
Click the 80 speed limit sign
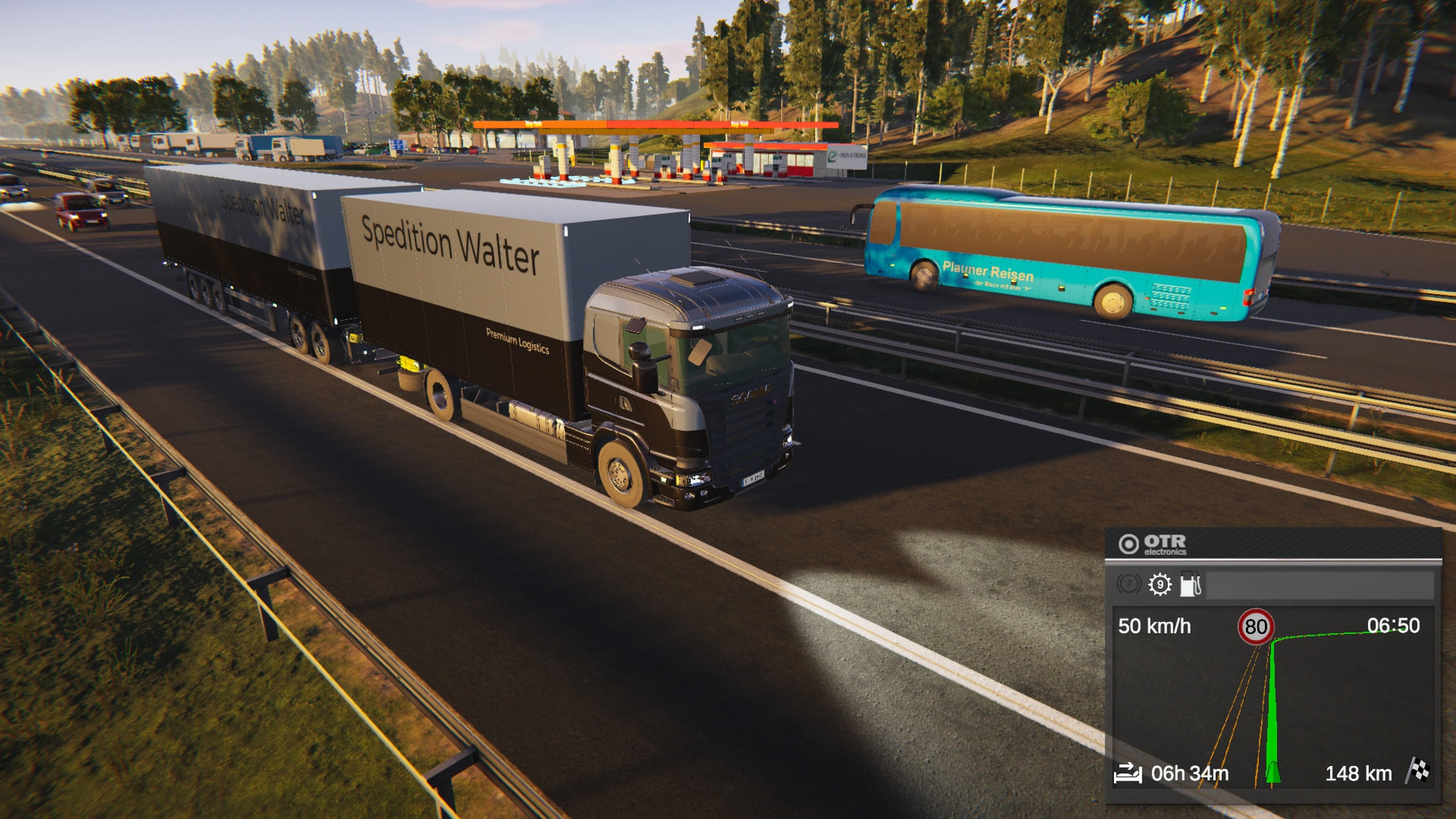coord(1255,626)
